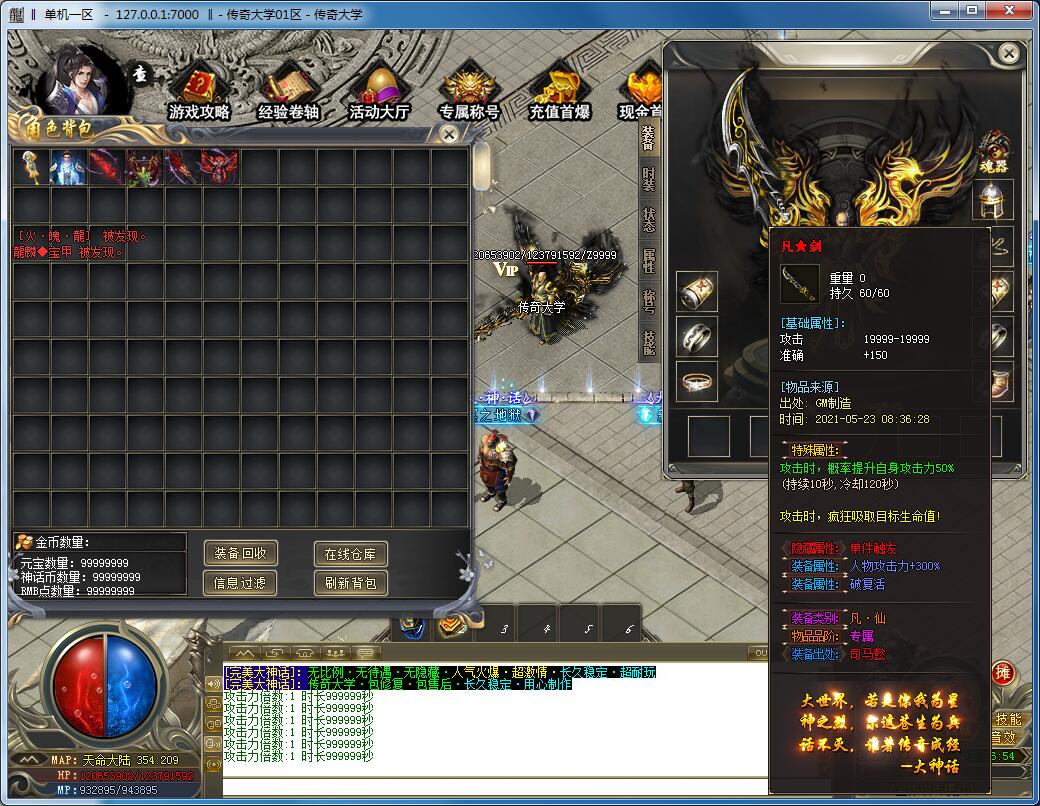Open the 魂器 soul artifact icon

click(x=993, y=151)
